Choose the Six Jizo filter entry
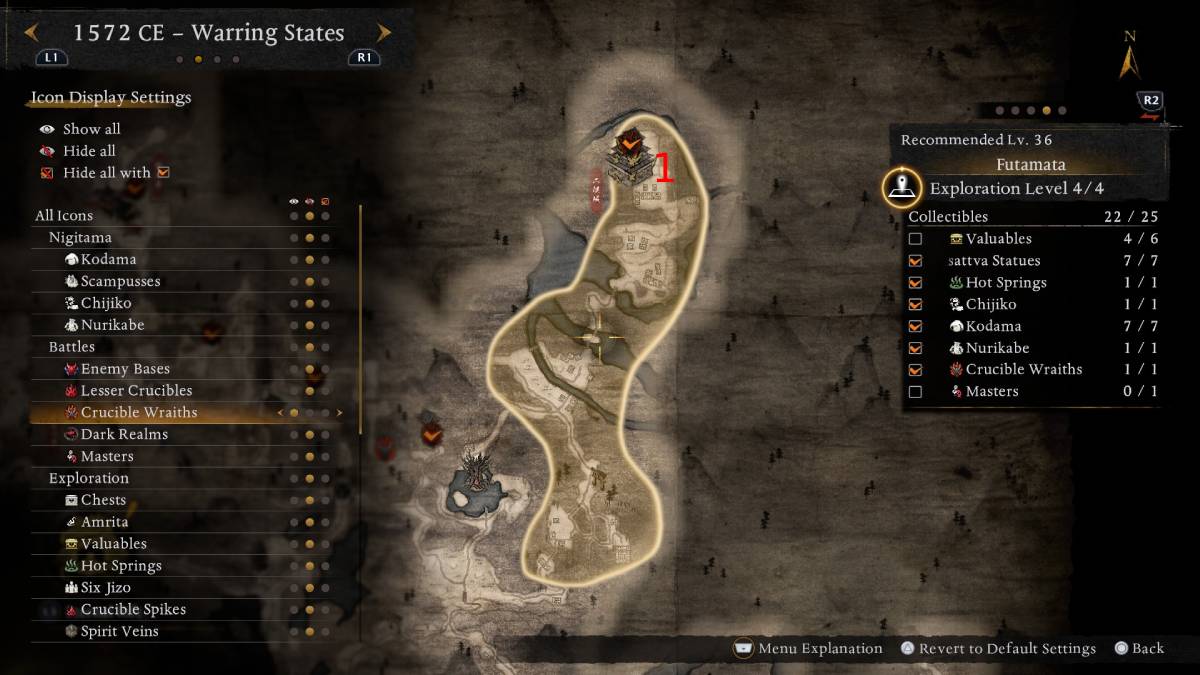The width and height of the screenshot is (1200, 675). pyautogui.click(x=107, y=587)
